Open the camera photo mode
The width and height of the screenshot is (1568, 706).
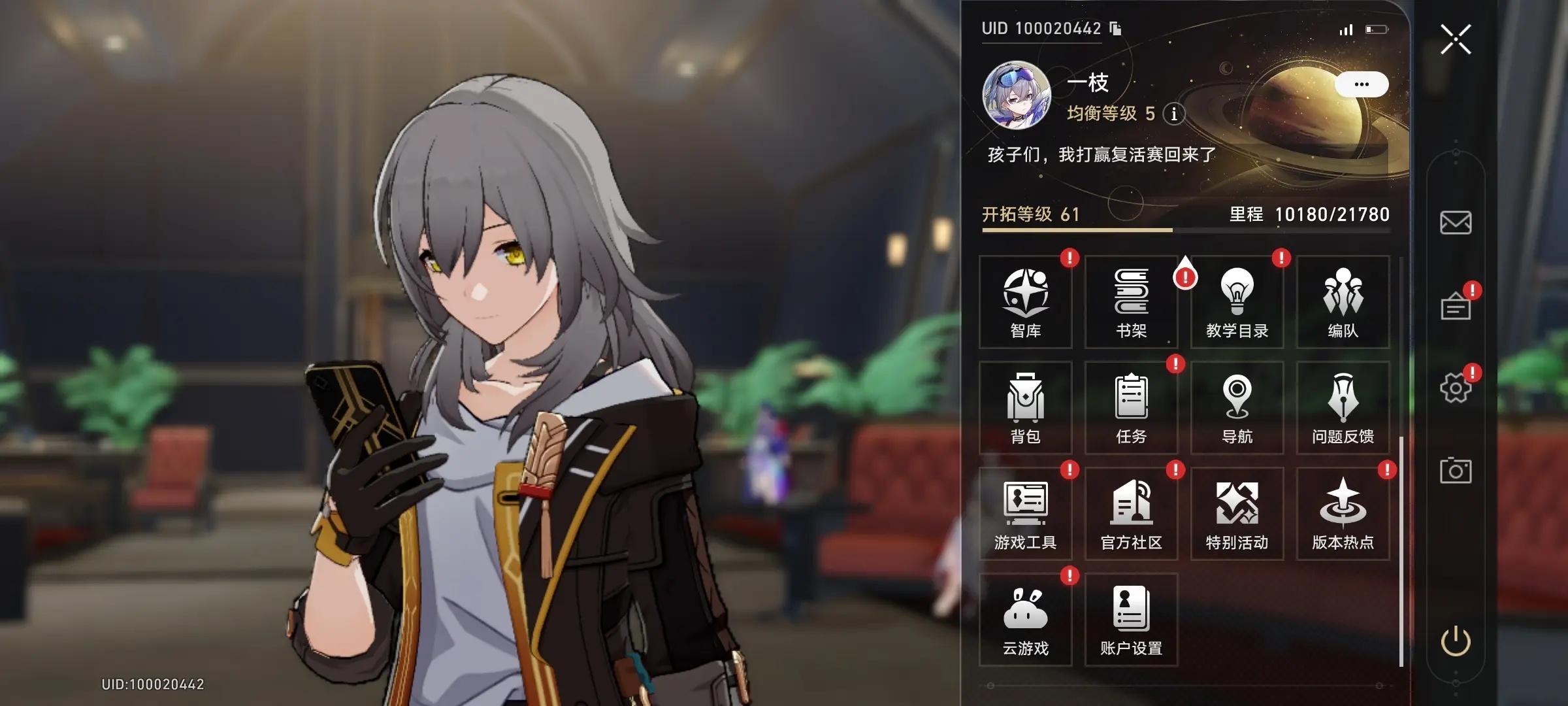point(1456,471)
